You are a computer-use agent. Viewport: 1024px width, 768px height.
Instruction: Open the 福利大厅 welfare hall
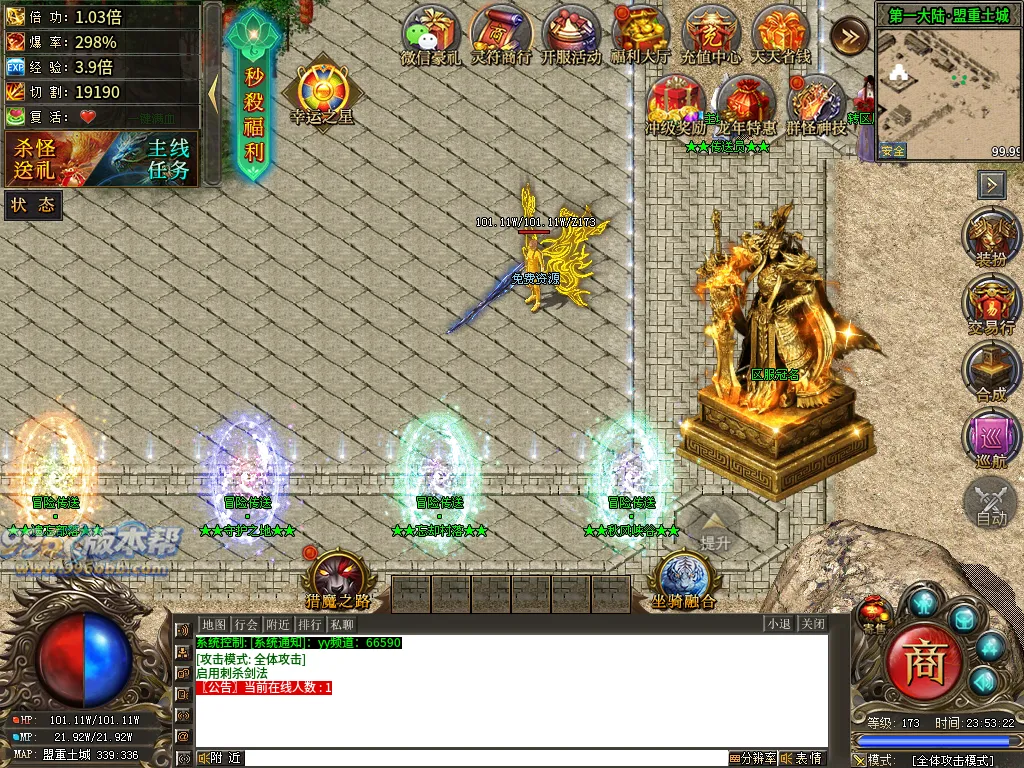click(641, 35)
